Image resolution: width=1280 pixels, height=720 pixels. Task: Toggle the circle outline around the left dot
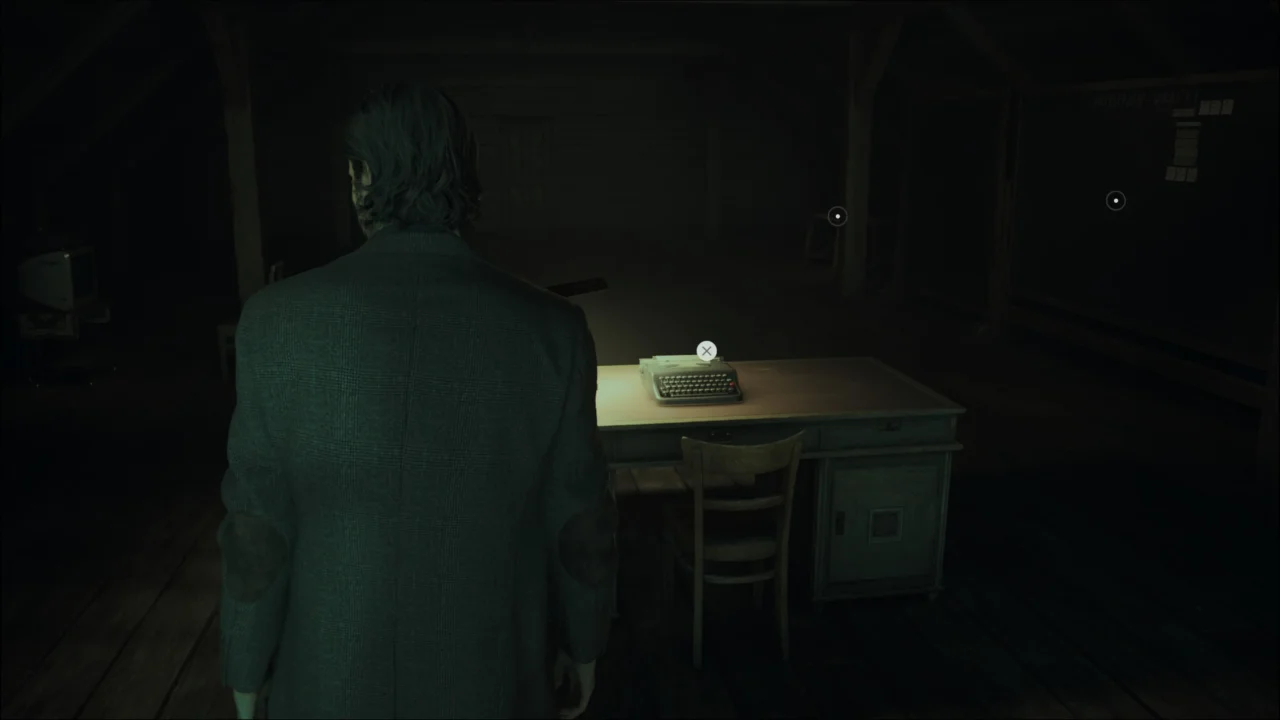click(x=837, y=216)
